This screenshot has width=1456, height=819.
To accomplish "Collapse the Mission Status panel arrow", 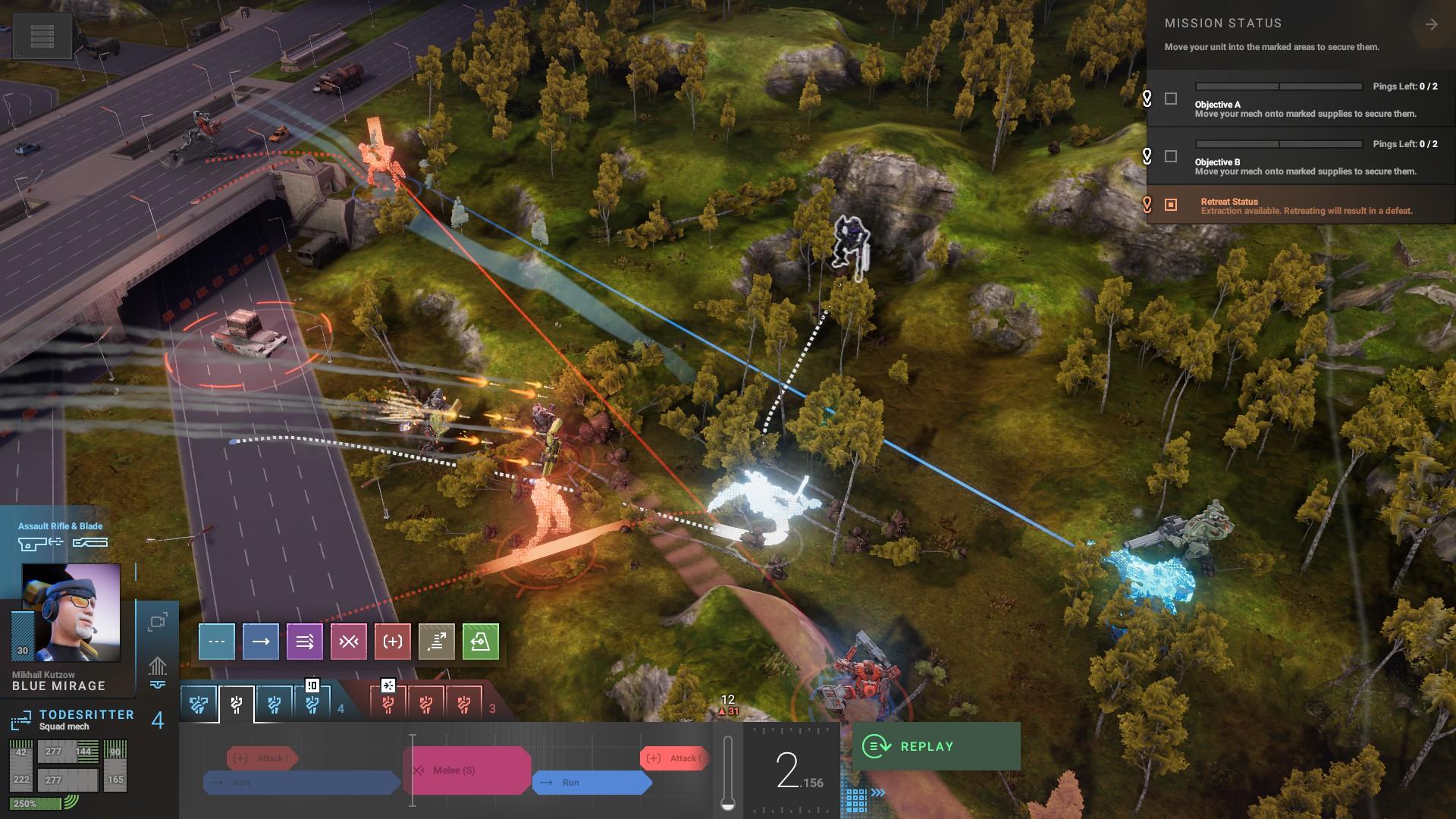I will 1431,25.
